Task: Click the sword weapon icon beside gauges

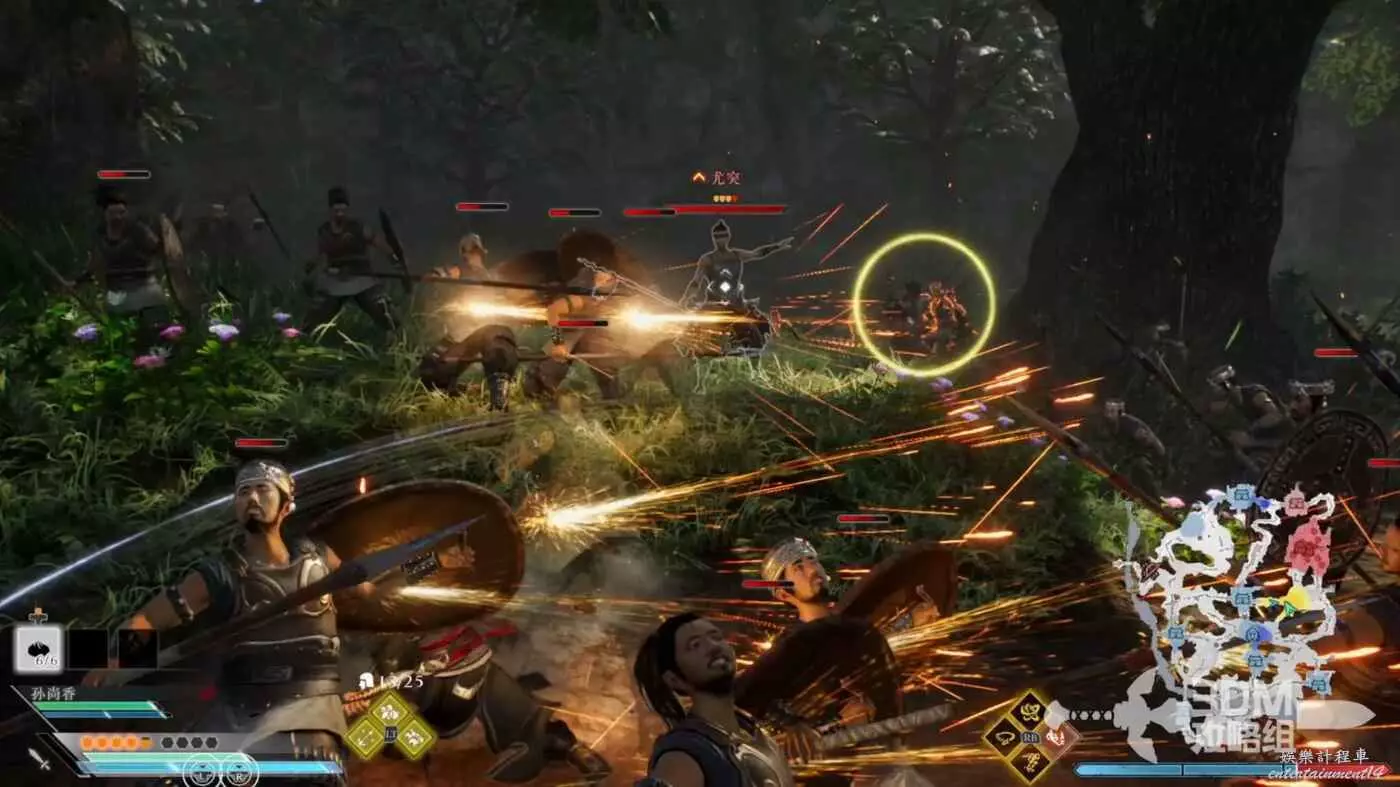Action: [x=39, y=759]
